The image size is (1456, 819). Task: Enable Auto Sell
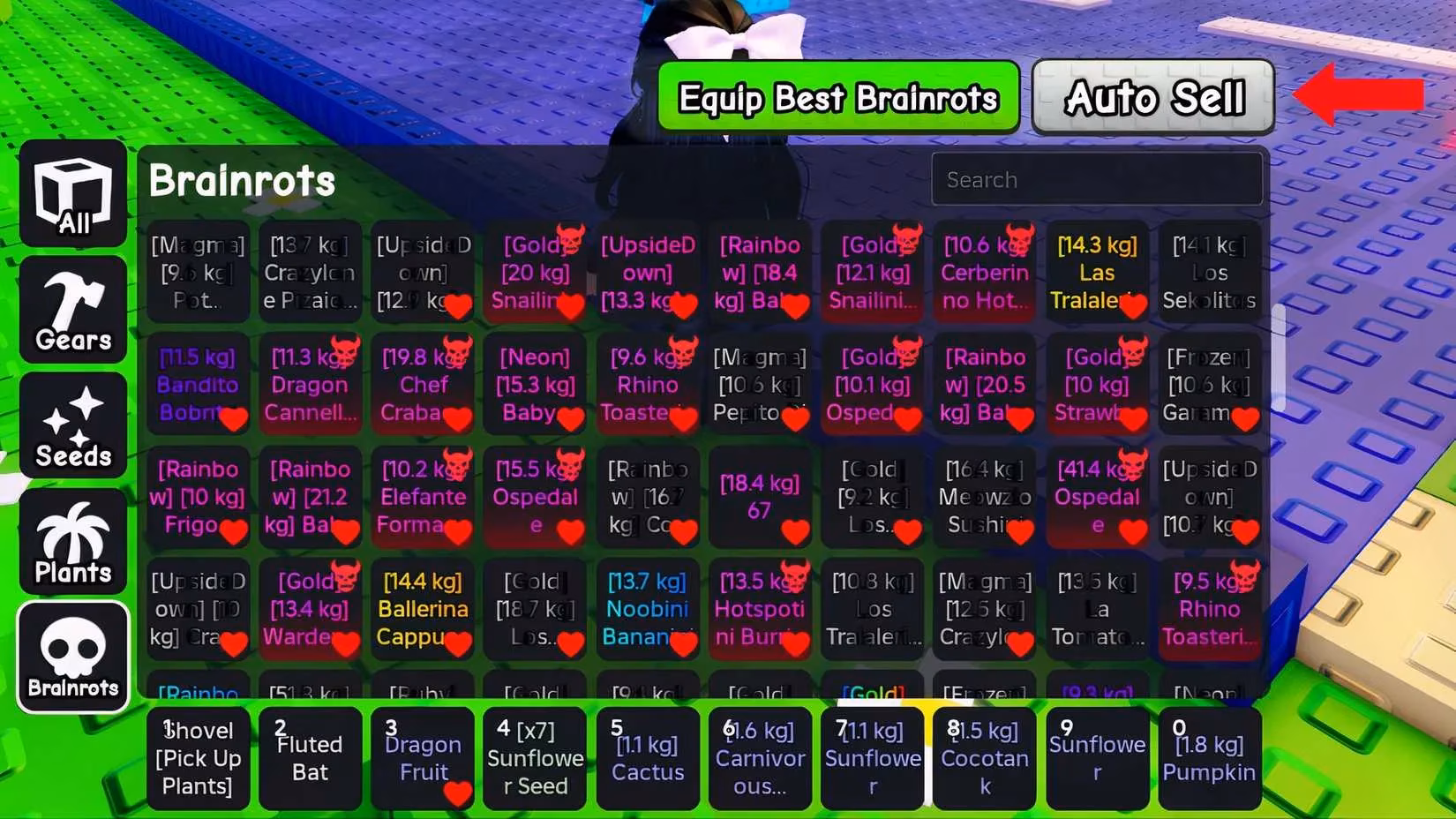point(1152,97)
